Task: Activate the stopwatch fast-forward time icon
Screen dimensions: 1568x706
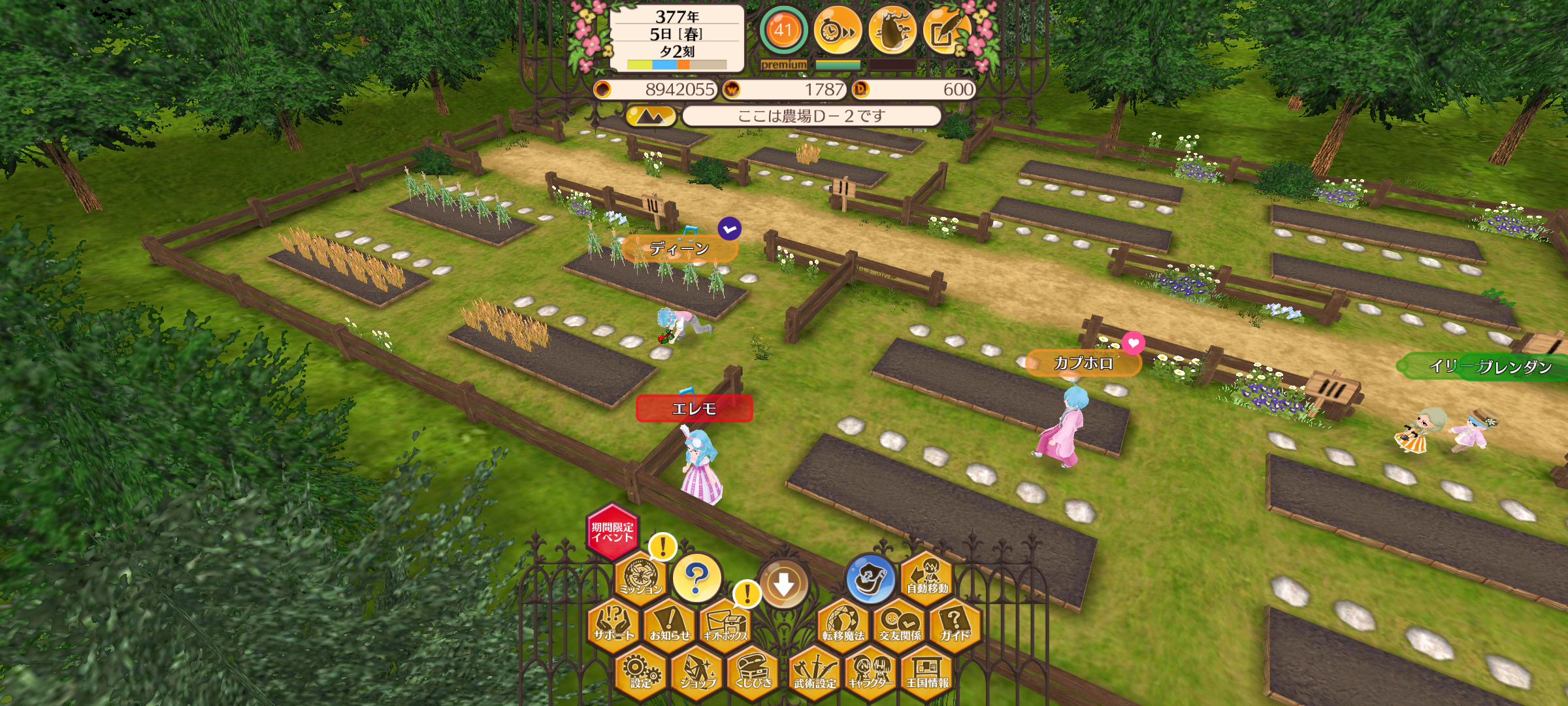Action: 838,30
